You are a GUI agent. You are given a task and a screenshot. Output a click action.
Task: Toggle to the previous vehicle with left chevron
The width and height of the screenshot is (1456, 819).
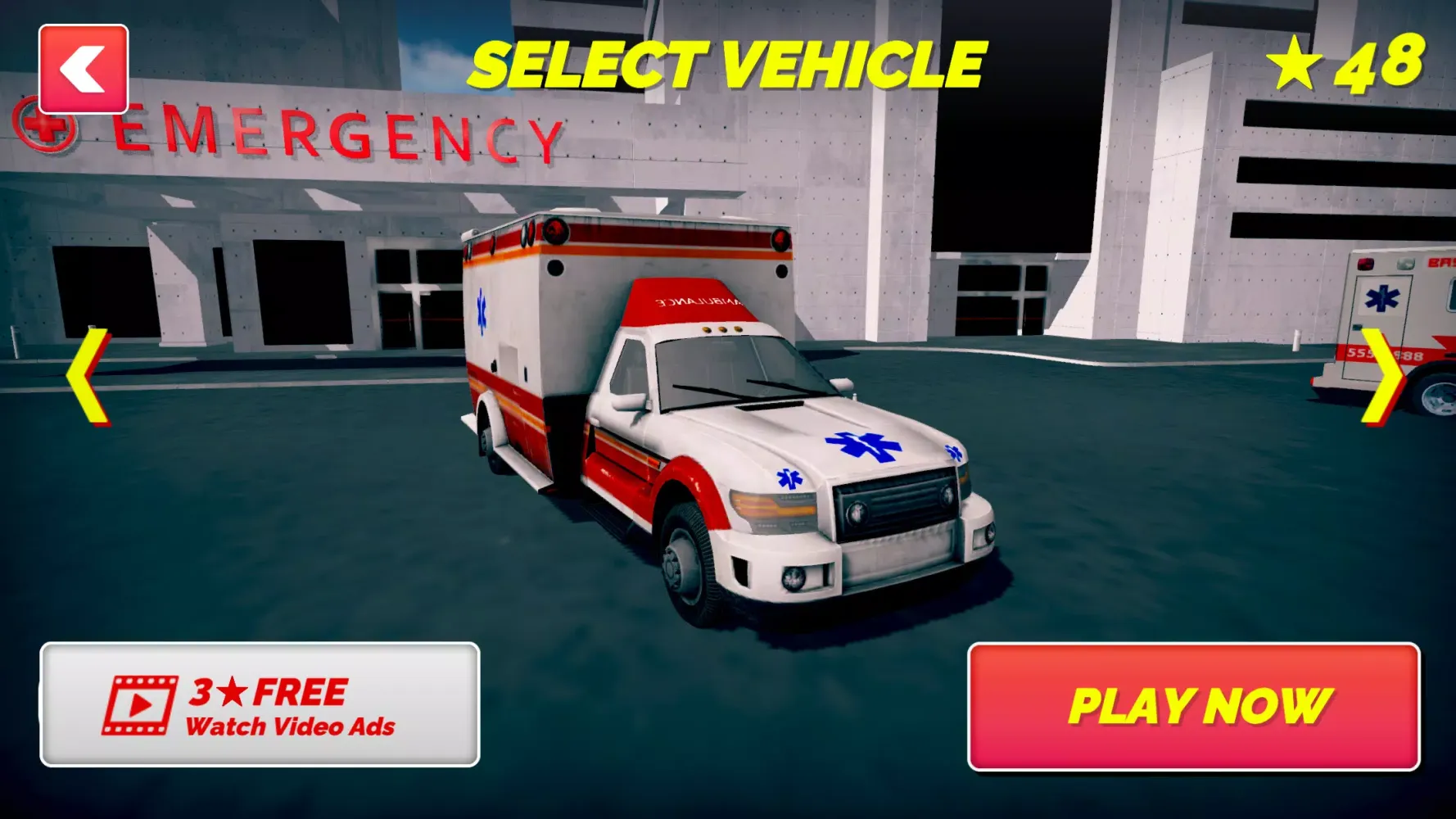pyautogui.click(x=88, y=377)
